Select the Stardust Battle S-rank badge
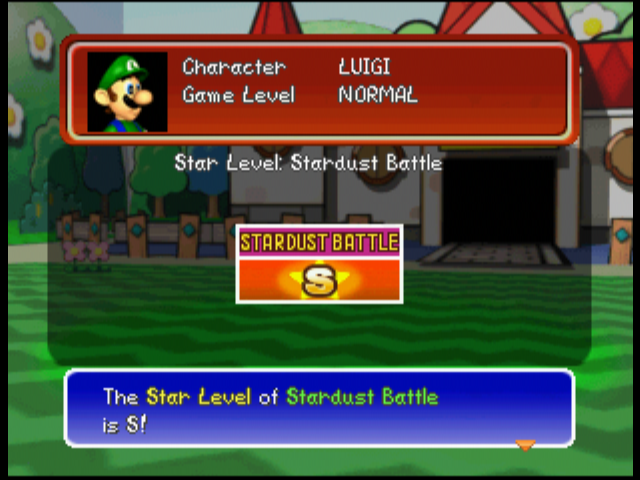The height and width of the screenshot is (480, 640). 319,264
